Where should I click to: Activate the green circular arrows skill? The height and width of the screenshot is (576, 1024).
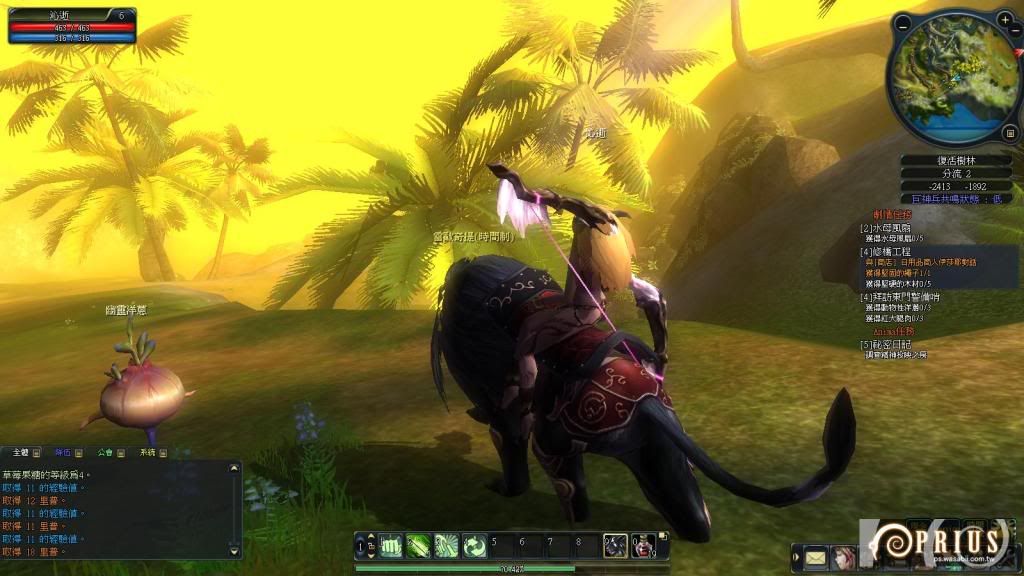(x=446, y=545)
